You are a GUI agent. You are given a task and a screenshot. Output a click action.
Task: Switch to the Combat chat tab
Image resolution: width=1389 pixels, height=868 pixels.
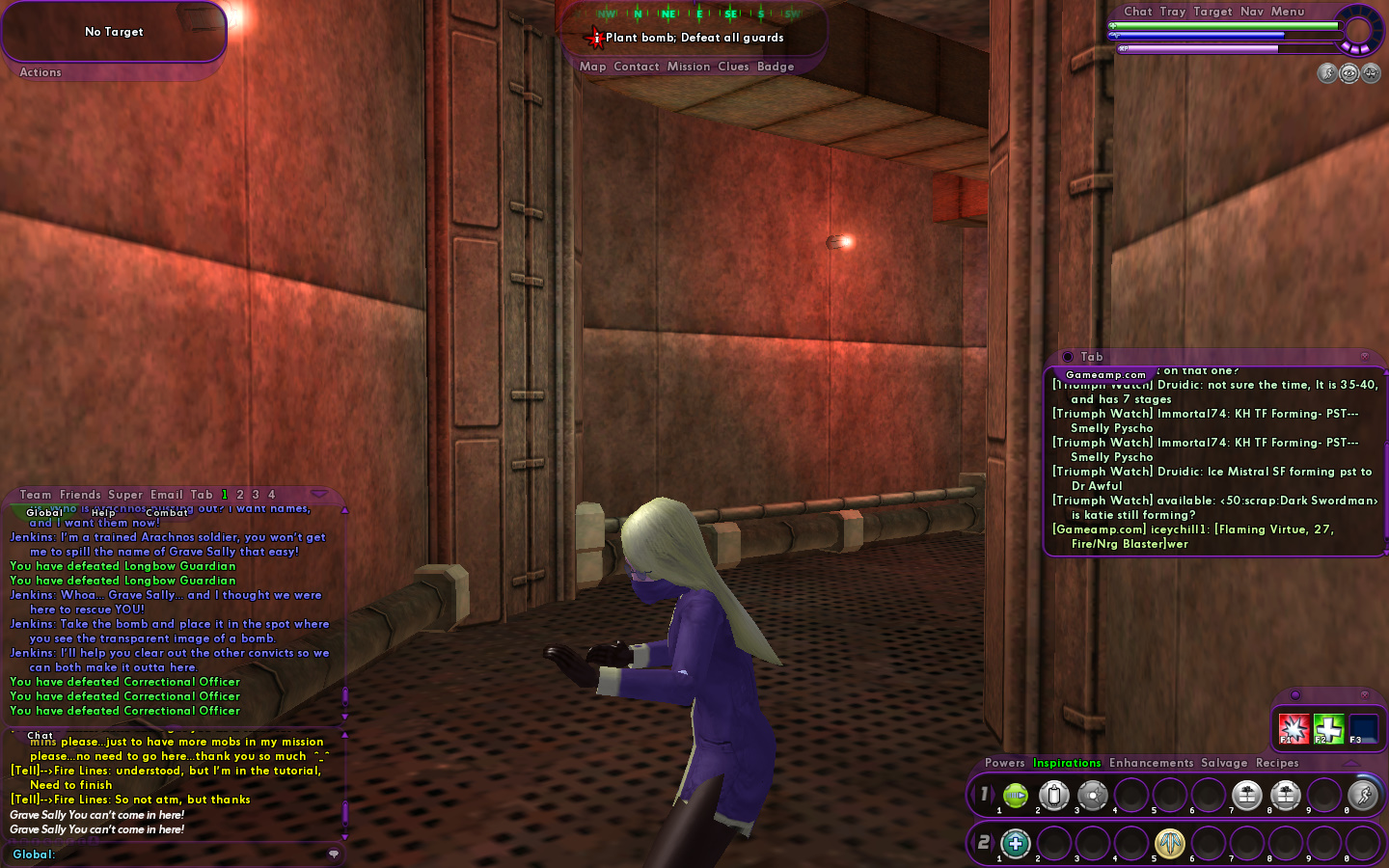(167, 512)
